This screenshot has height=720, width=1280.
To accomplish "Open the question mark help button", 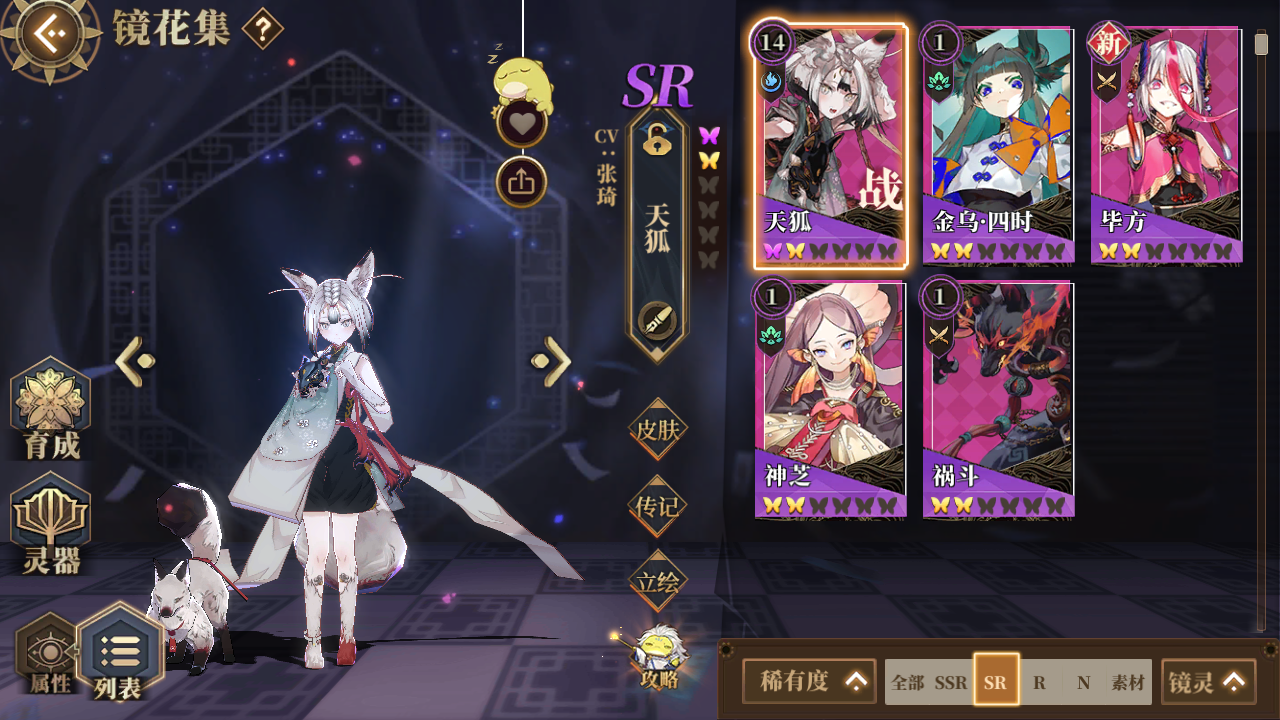I will coord(262,29).
